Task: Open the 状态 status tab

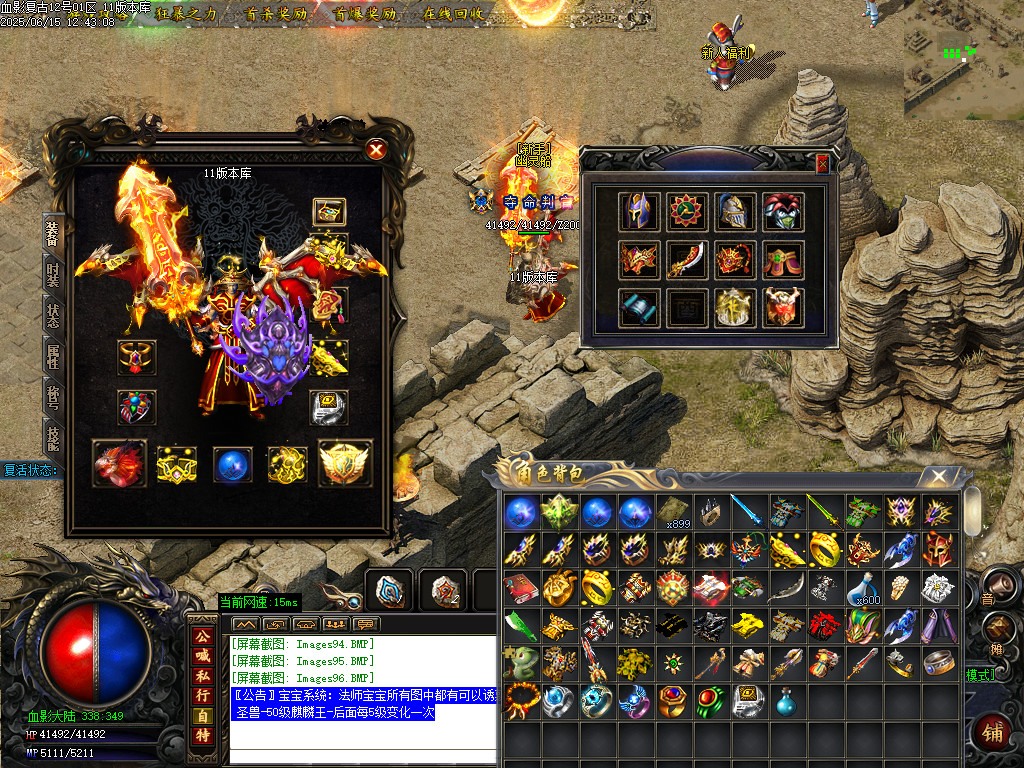Action: pos(53,314)
